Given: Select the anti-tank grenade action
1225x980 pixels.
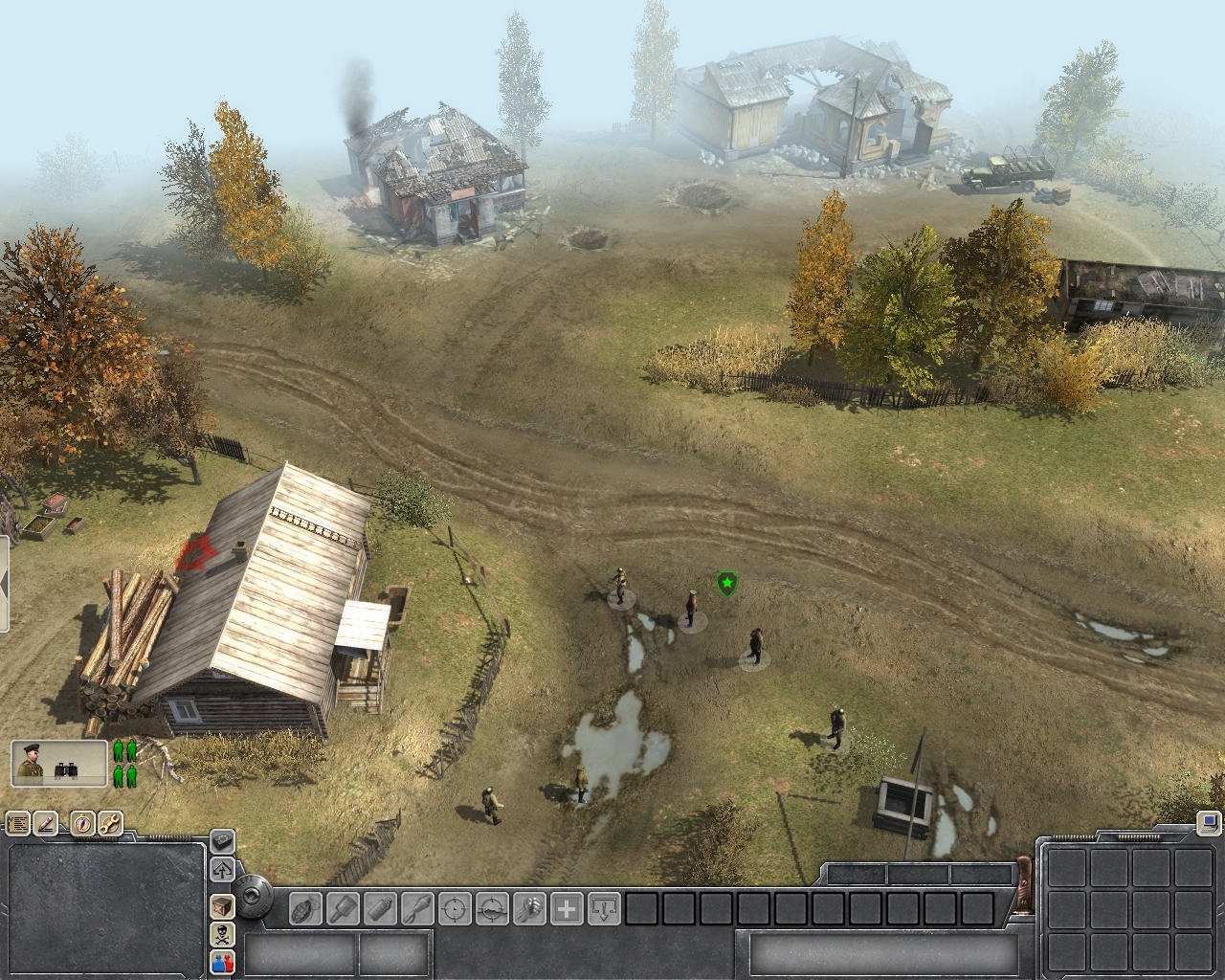Looking at the screenshot, I should pos(343,907).
